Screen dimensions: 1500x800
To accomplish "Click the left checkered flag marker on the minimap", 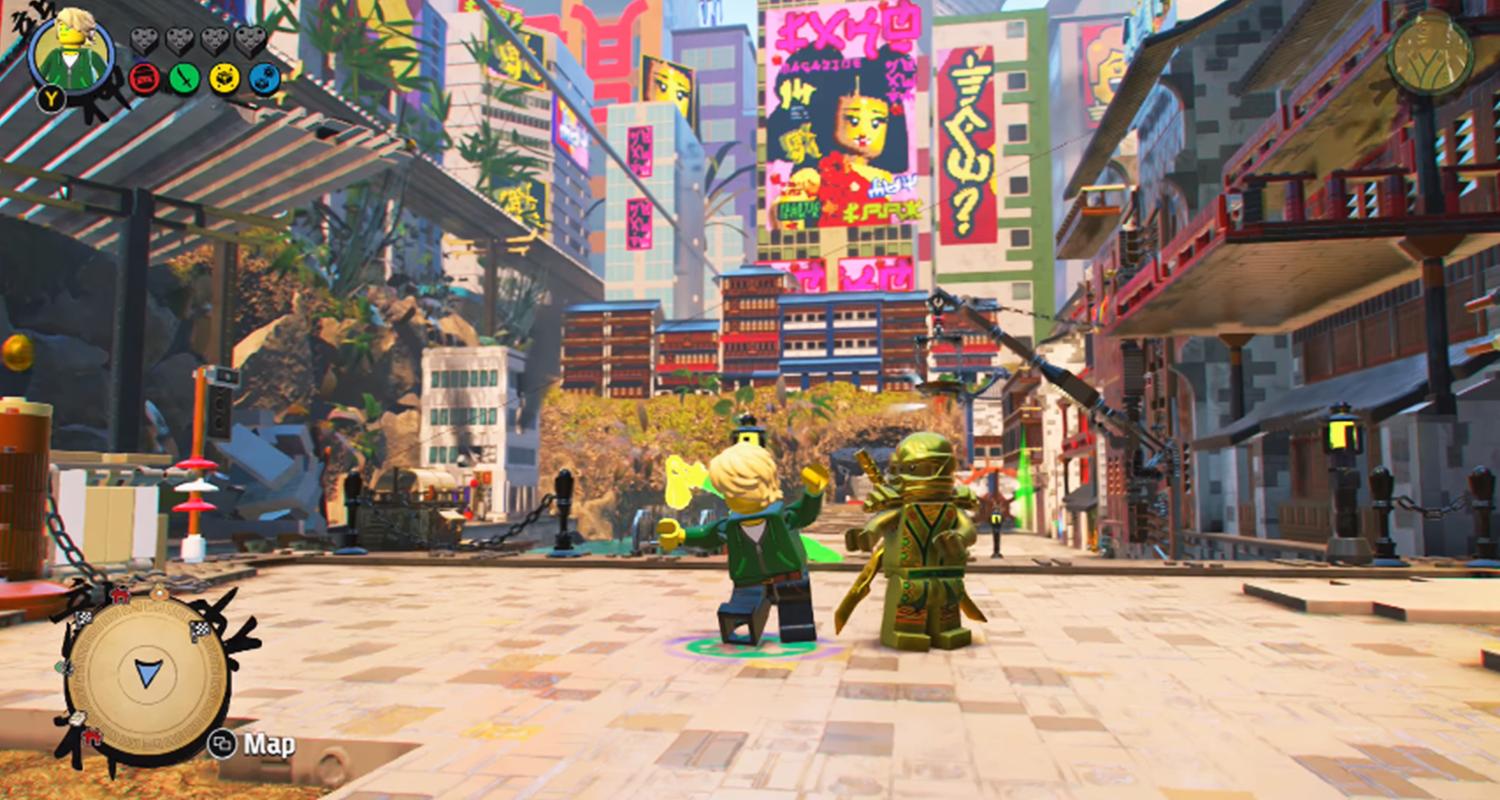I will 83,618.
